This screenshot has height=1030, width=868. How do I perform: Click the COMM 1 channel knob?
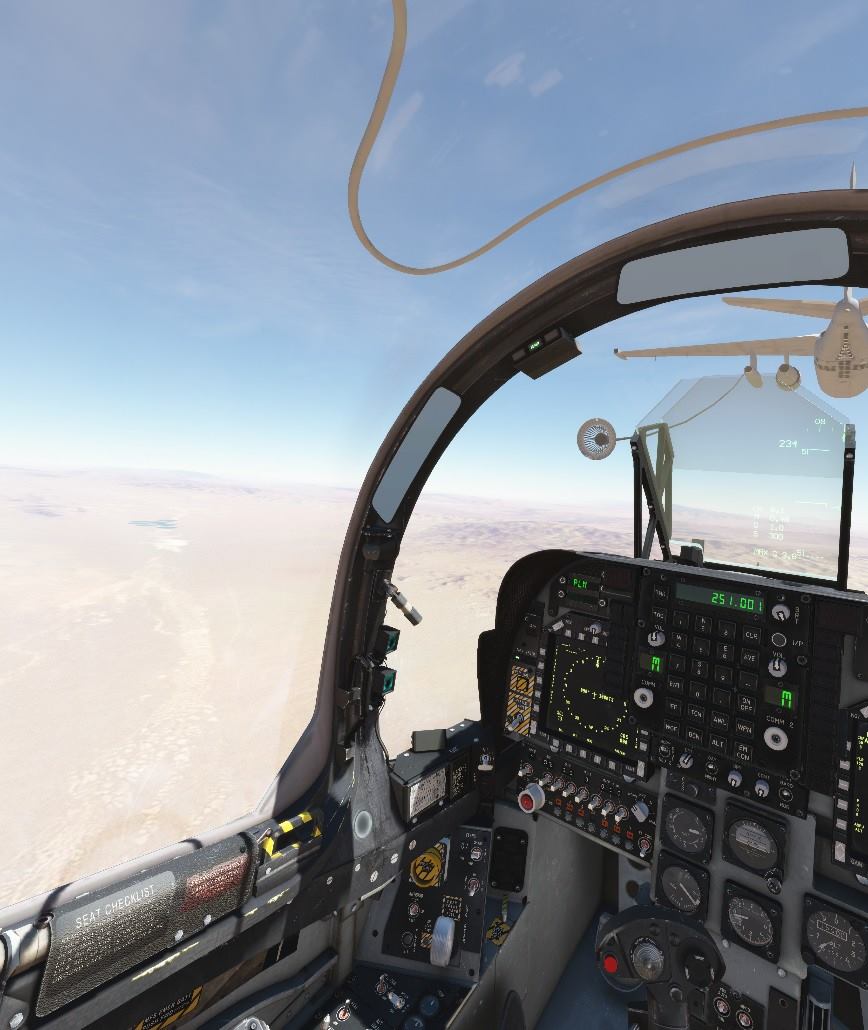click(644, 697)
